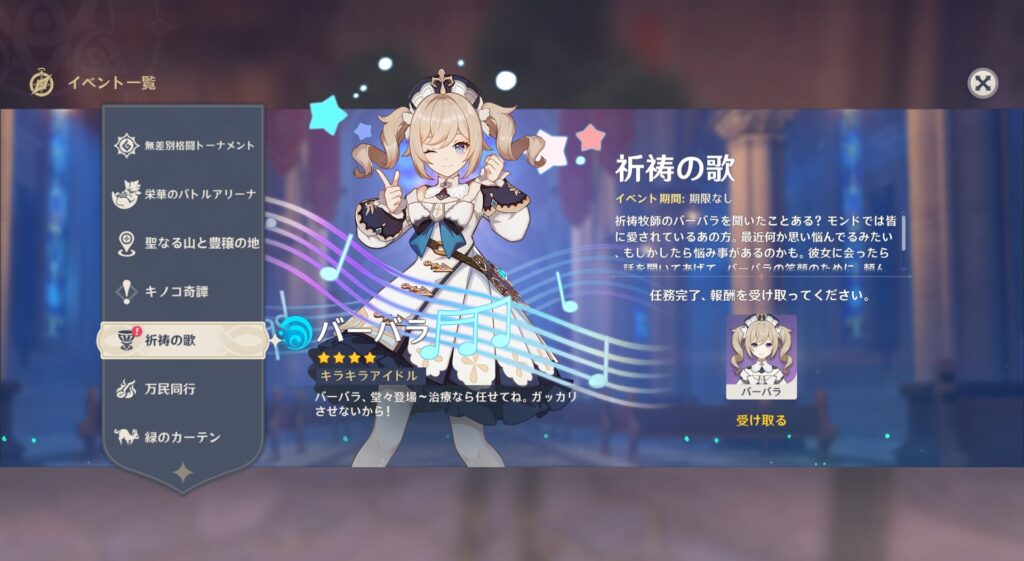Screen dimensions: 1024x561
Task: Close the event overview window
Action: 983,83
